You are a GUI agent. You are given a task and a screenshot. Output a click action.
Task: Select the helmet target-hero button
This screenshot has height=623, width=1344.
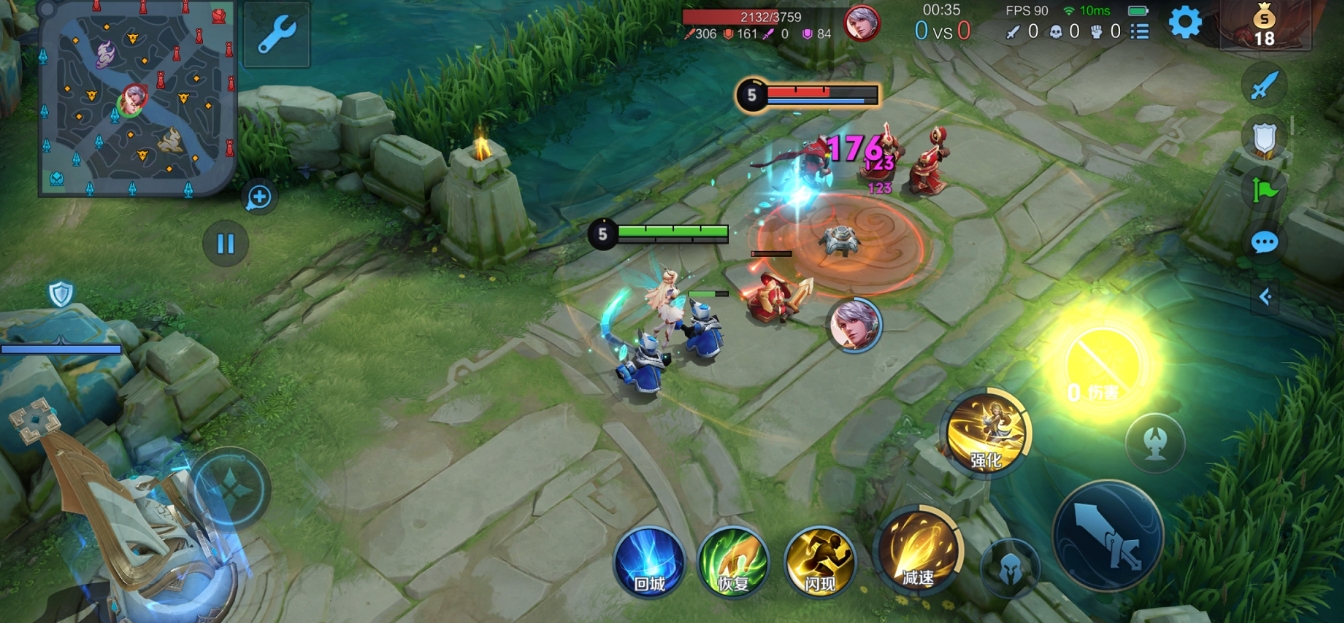(1010, 567)
